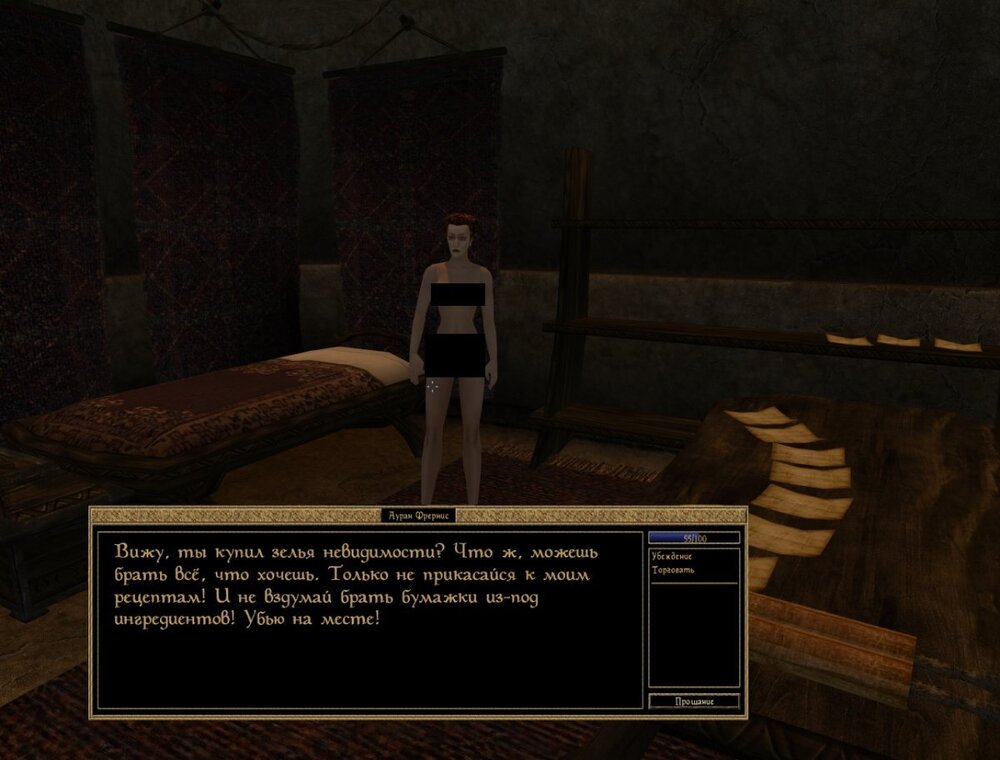Viewport: 1000px width, 760px height.
Task: Click the Прощание (Goodbye) button
Action: [694, 701]
